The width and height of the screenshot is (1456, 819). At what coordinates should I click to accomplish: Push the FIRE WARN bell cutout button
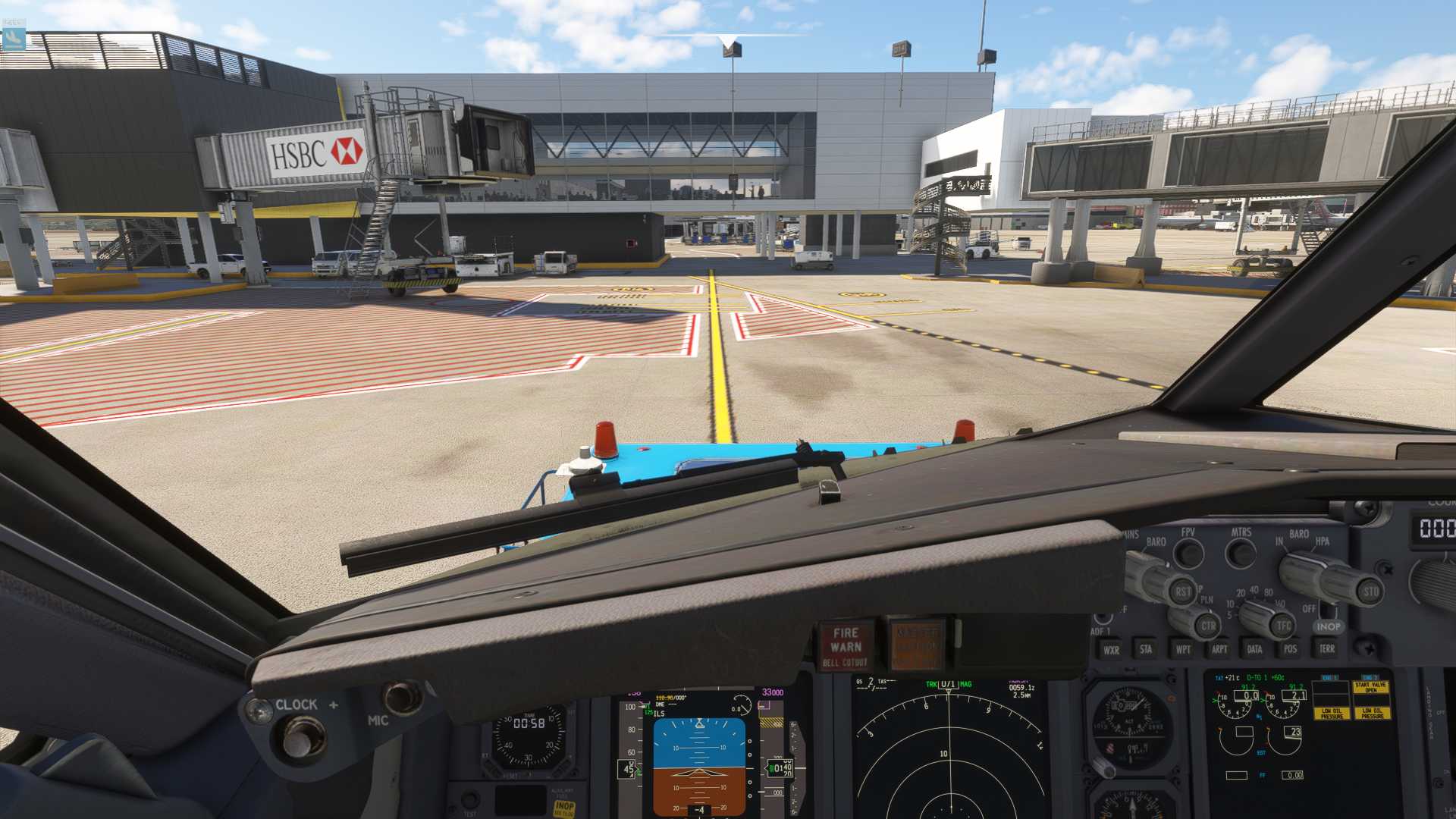pyautogui.click(x=846, y=646)
